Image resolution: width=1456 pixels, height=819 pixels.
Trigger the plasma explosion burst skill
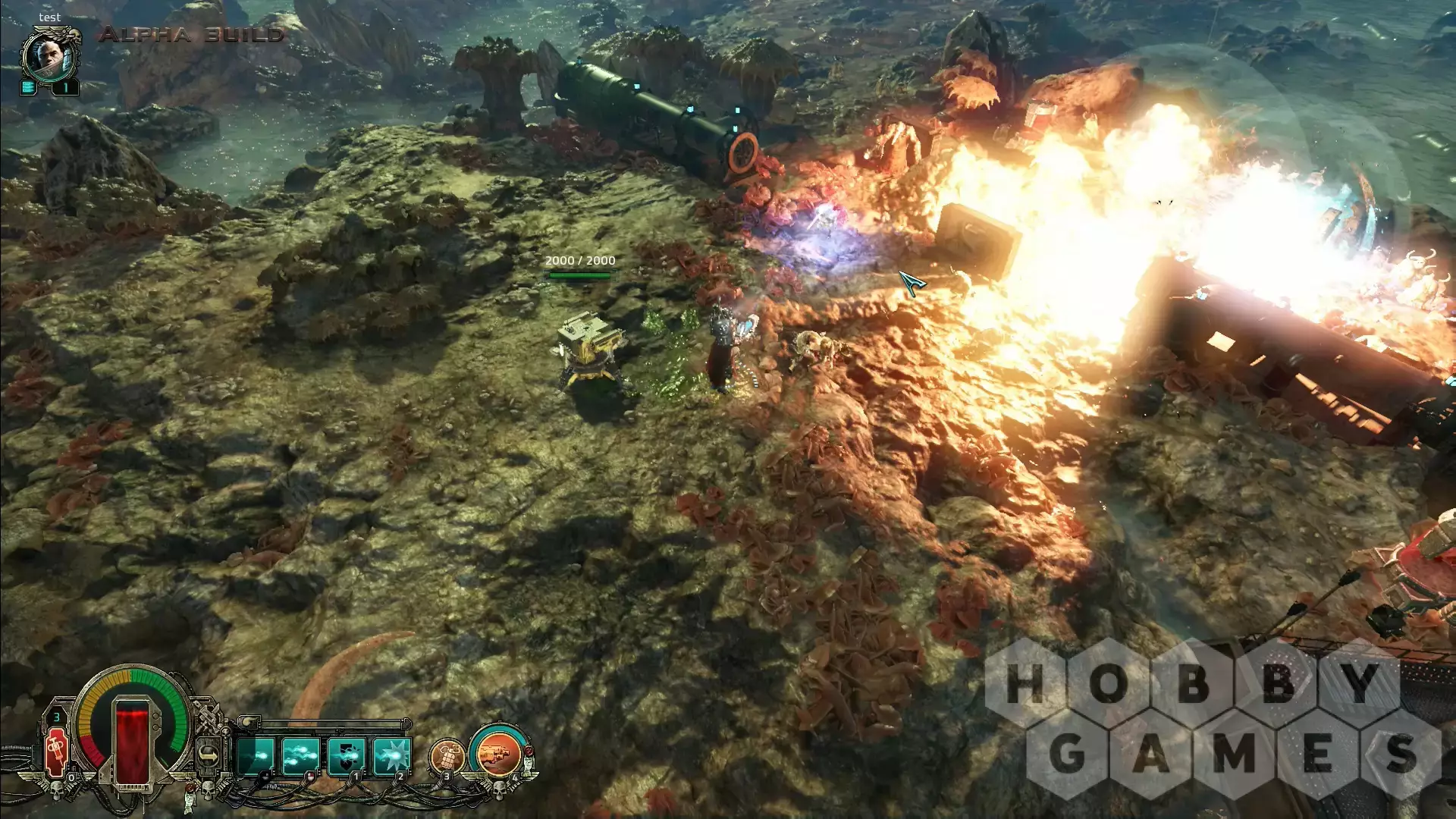(x=392, y=756)
